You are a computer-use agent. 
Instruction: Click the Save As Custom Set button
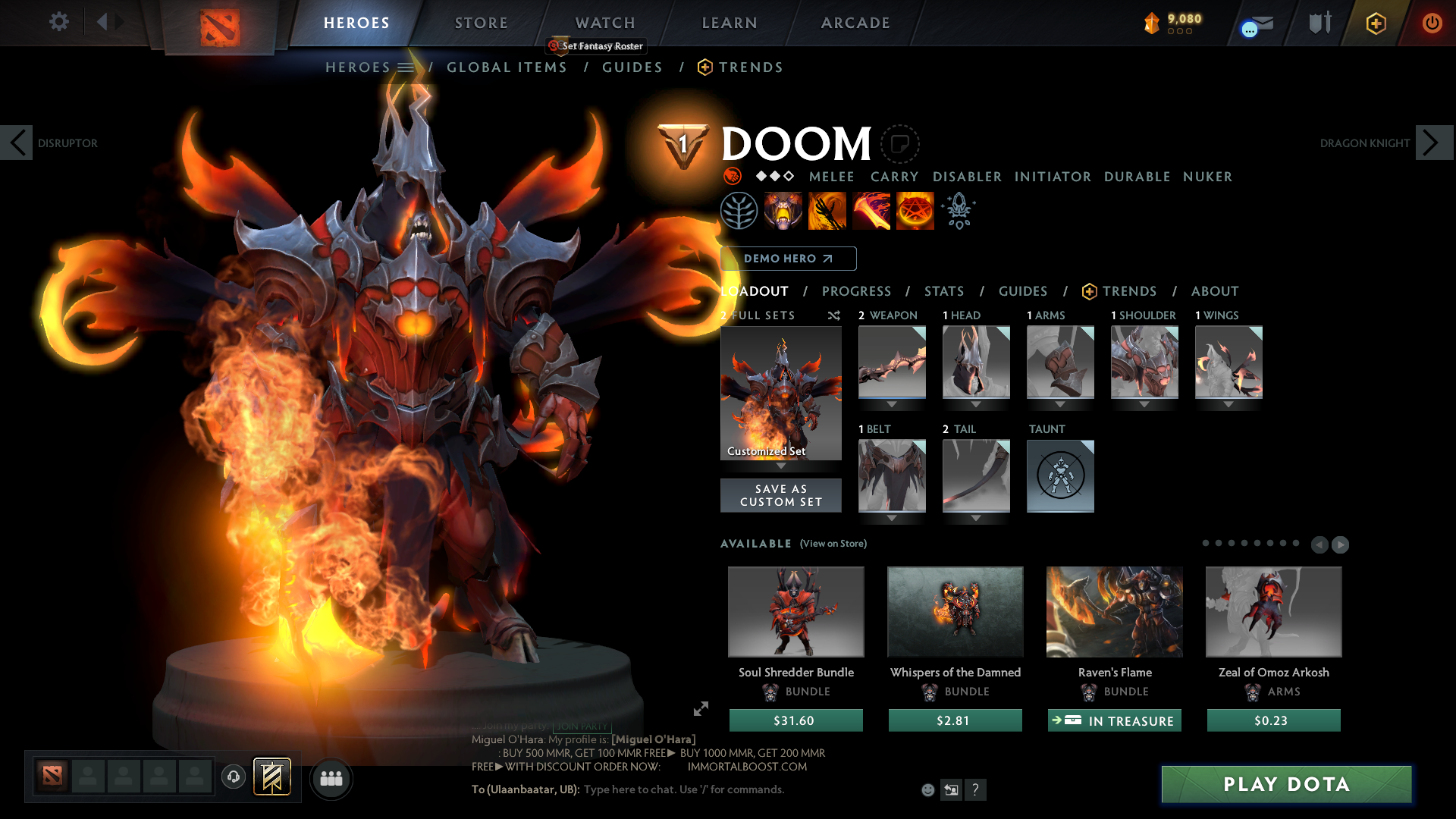coord(780,495)
